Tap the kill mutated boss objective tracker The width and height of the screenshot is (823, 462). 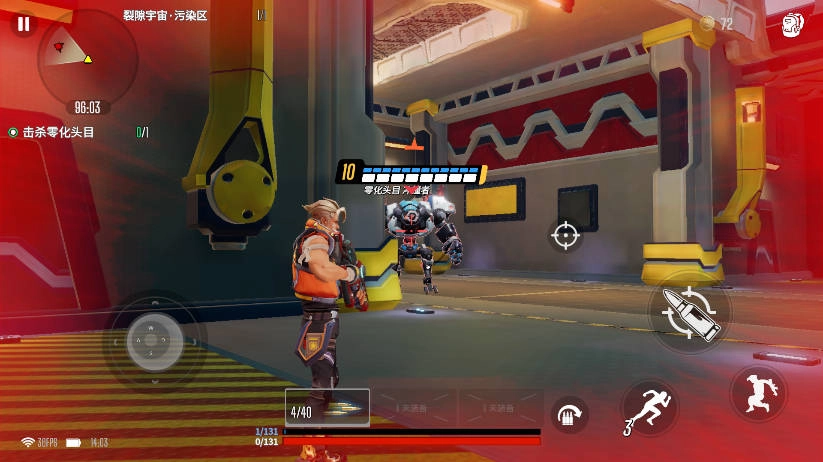point(58,132)
